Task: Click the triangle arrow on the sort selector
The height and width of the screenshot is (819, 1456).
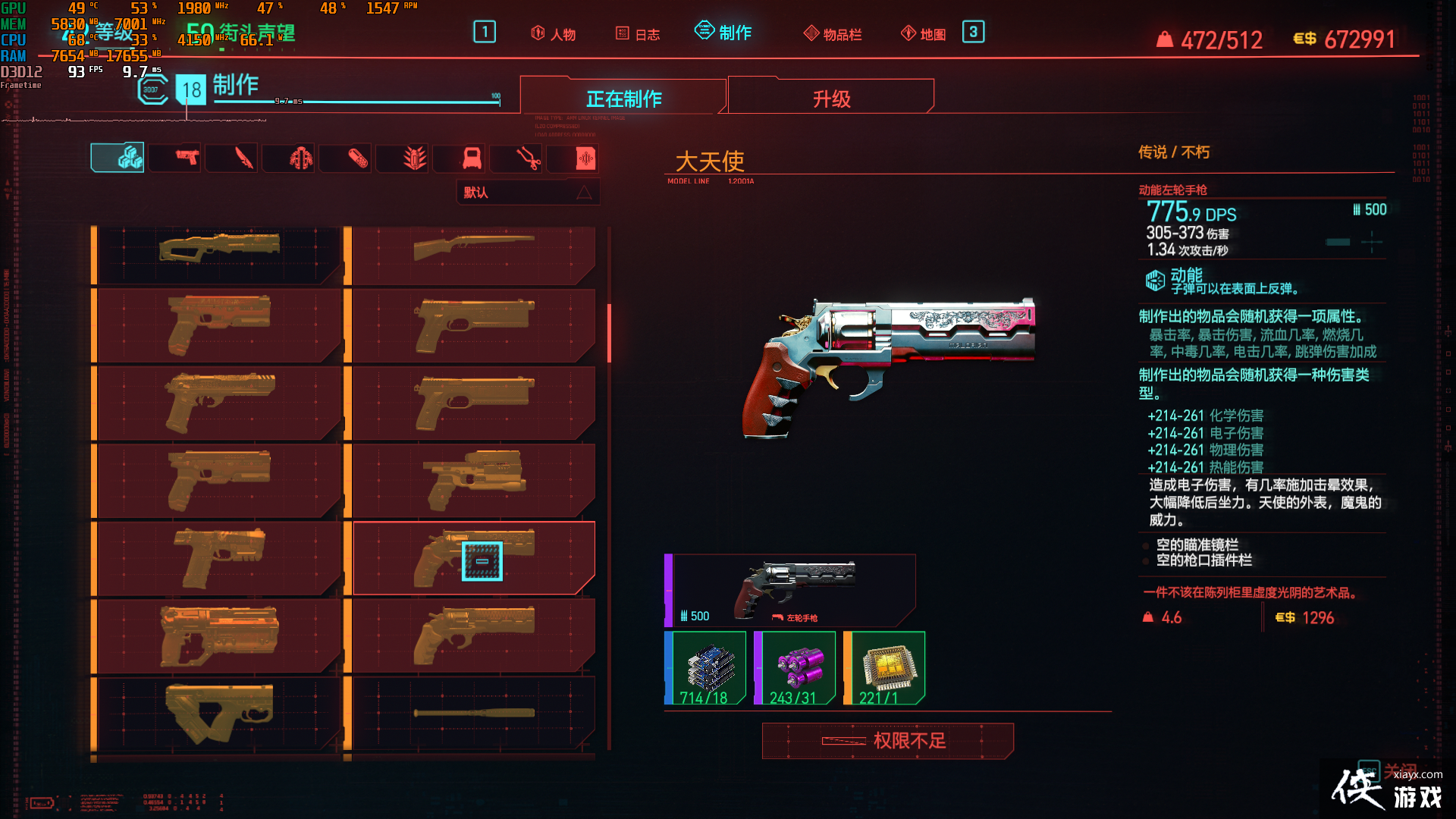Action: pyautogui.click(x=584, y=192)
